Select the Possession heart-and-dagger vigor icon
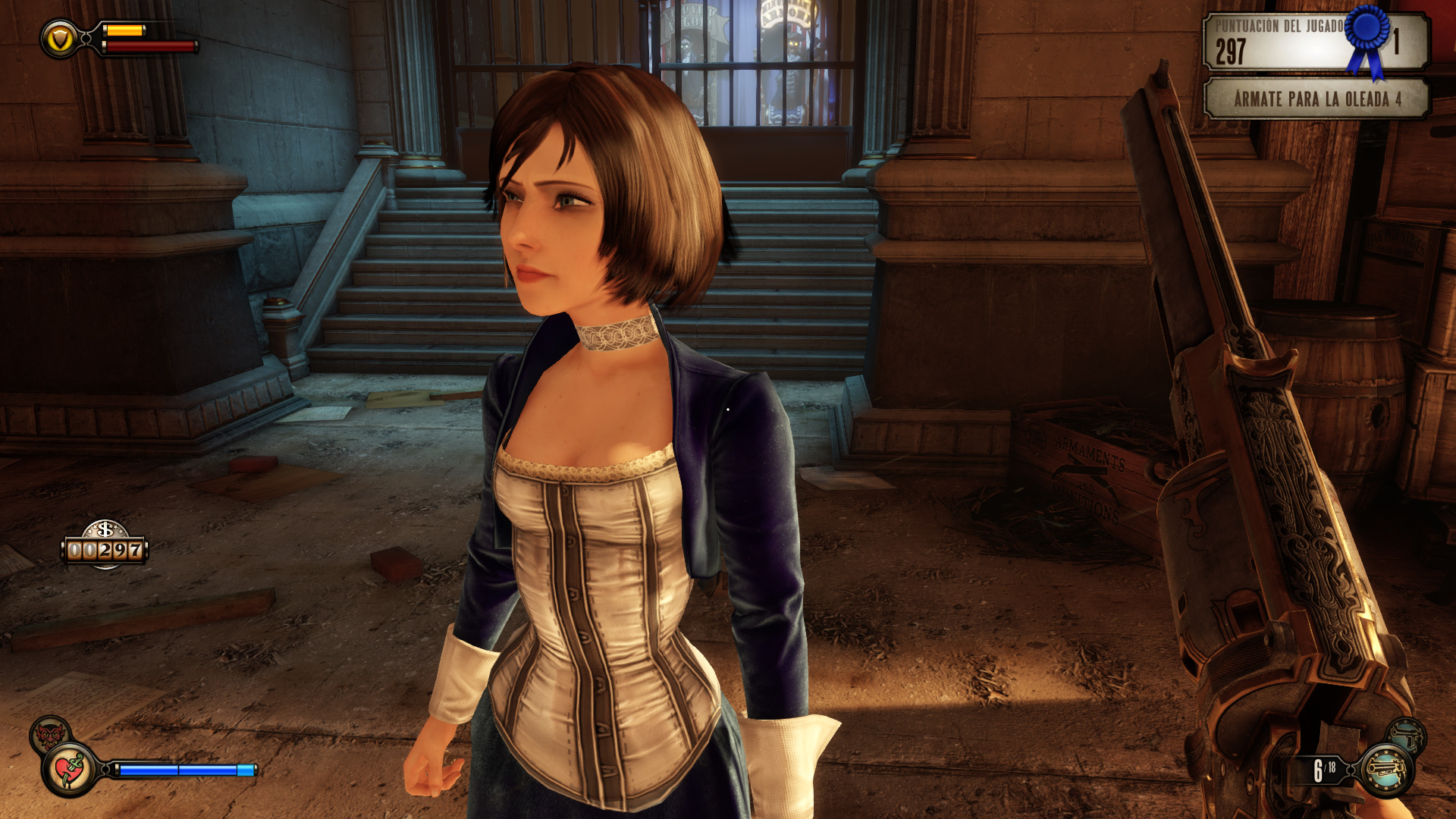 tap(70, 770)
